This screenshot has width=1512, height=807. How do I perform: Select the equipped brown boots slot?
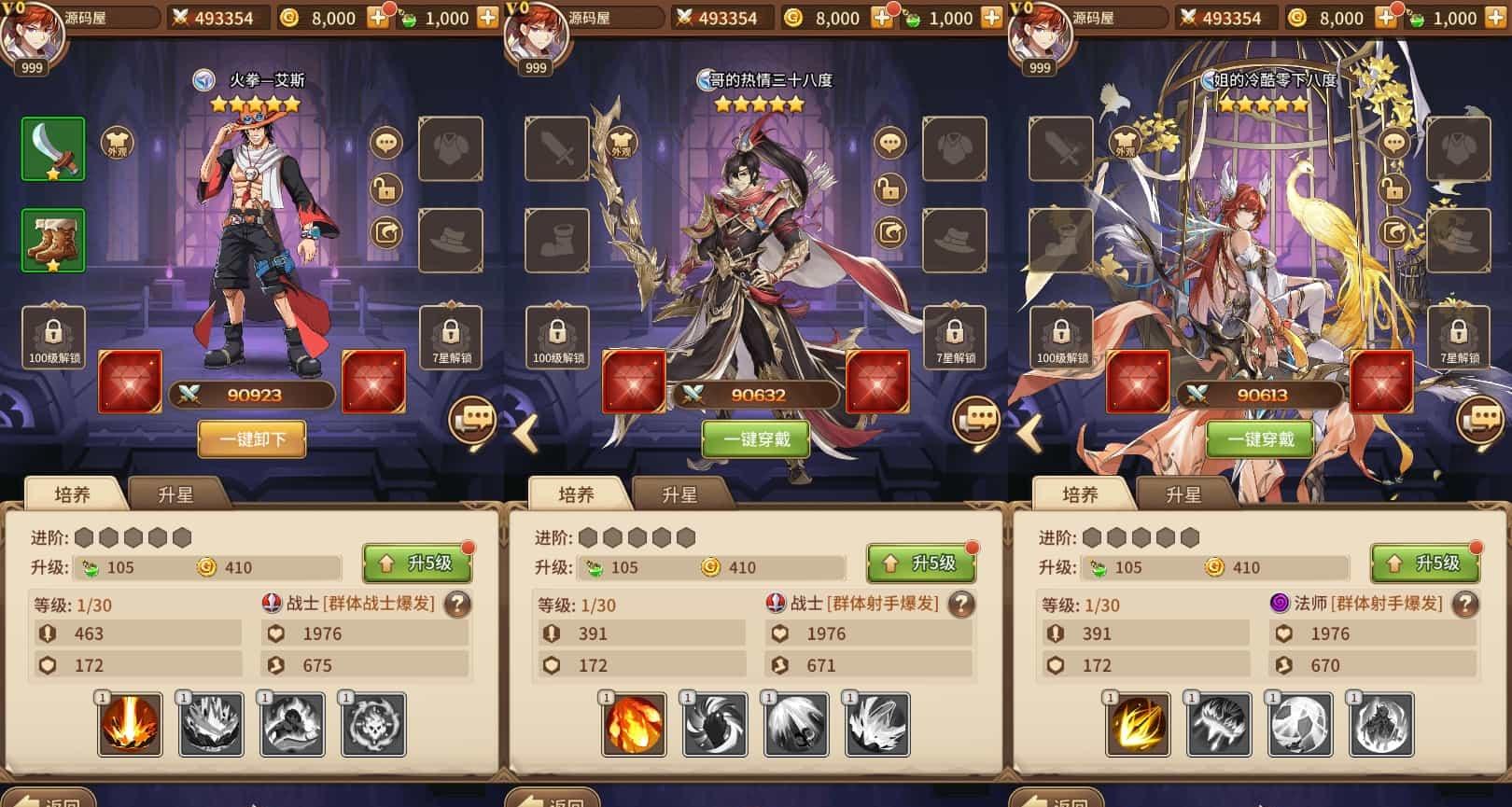coord(53,241)
